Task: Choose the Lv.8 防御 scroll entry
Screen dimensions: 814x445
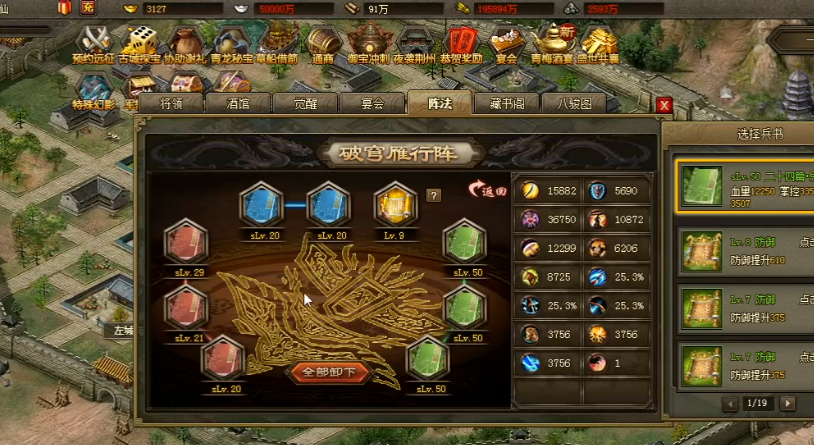Action: tap(745, 252)
